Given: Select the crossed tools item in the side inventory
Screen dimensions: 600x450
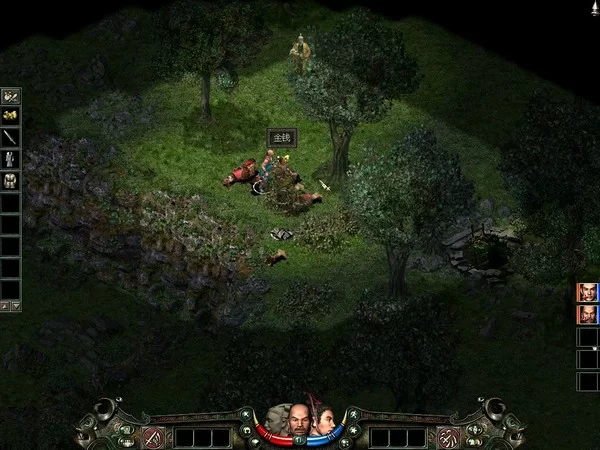Looking at the screenshot, I should pyautogui.click(x=11, y=96).
